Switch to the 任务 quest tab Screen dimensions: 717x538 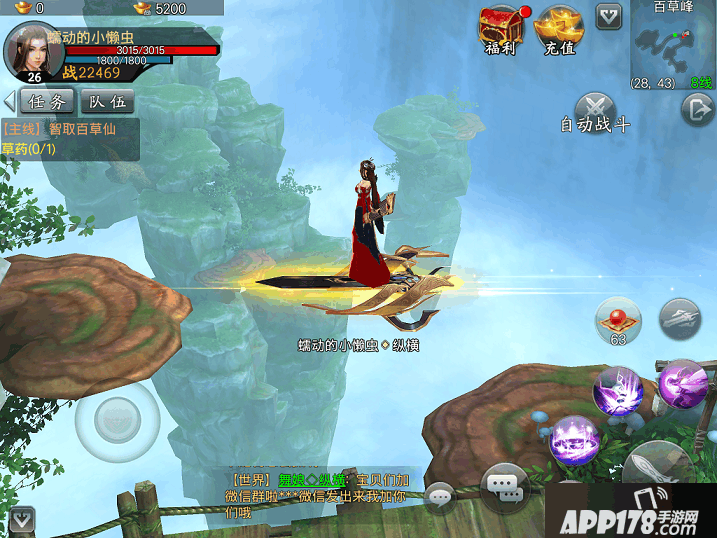(47, 101)
